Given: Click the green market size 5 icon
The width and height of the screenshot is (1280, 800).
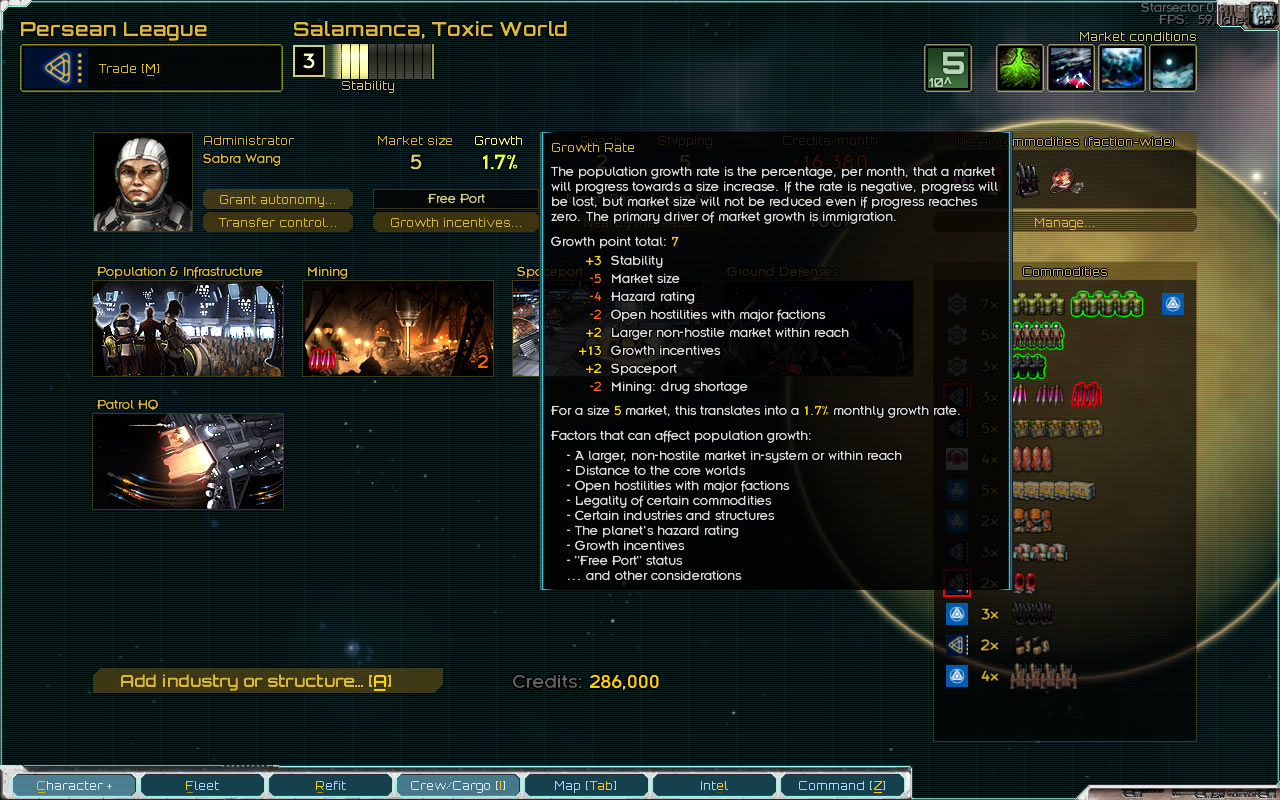Looking at the screenshot, I should [947, 68].
